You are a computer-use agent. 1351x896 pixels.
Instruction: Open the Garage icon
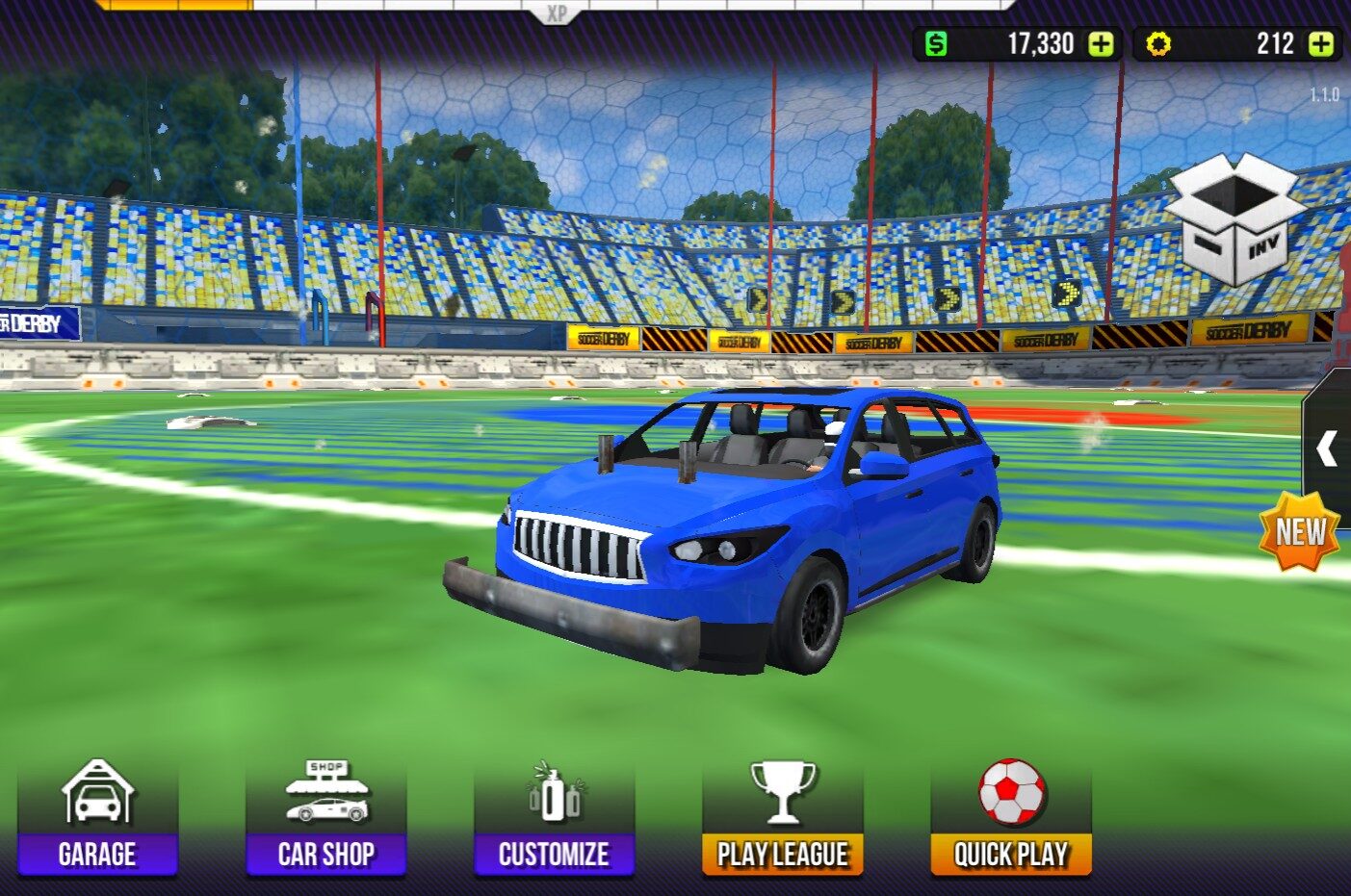point(99,793)
